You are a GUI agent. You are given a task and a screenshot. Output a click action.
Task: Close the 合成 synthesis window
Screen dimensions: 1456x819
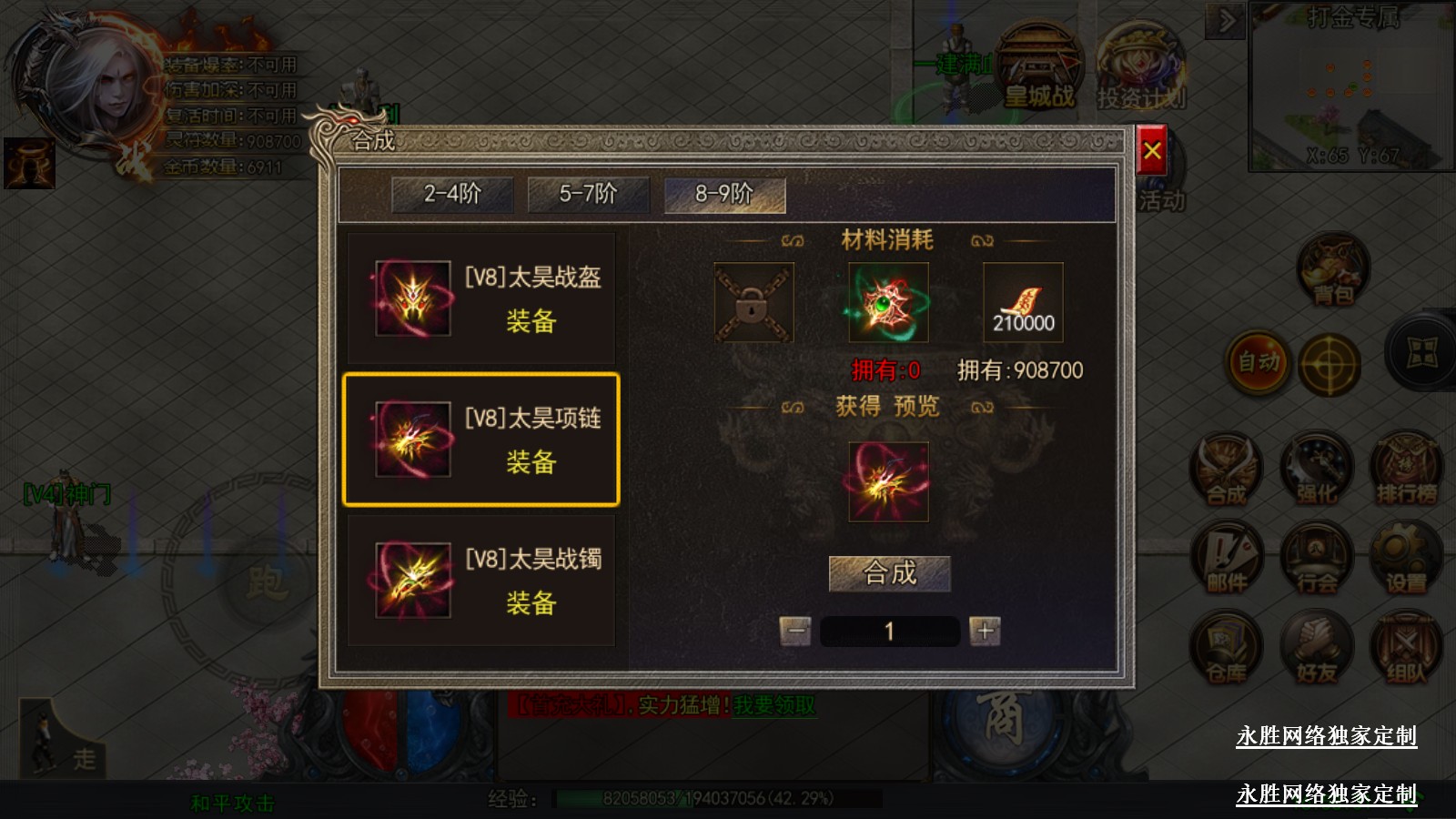pos(1152,151)
